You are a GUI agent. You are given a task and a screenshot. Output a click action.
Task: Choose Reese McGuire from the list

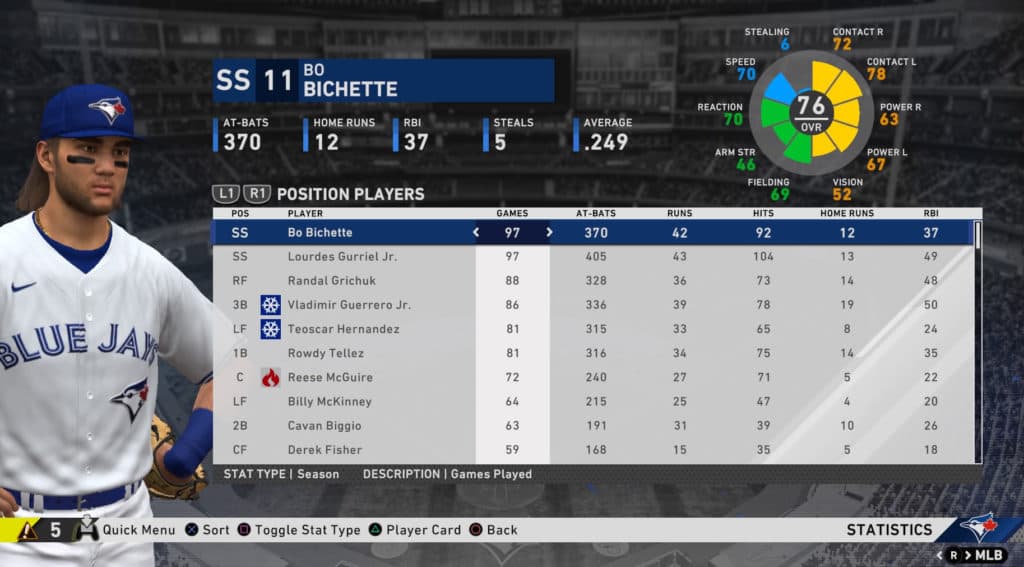tap(329, 377)
